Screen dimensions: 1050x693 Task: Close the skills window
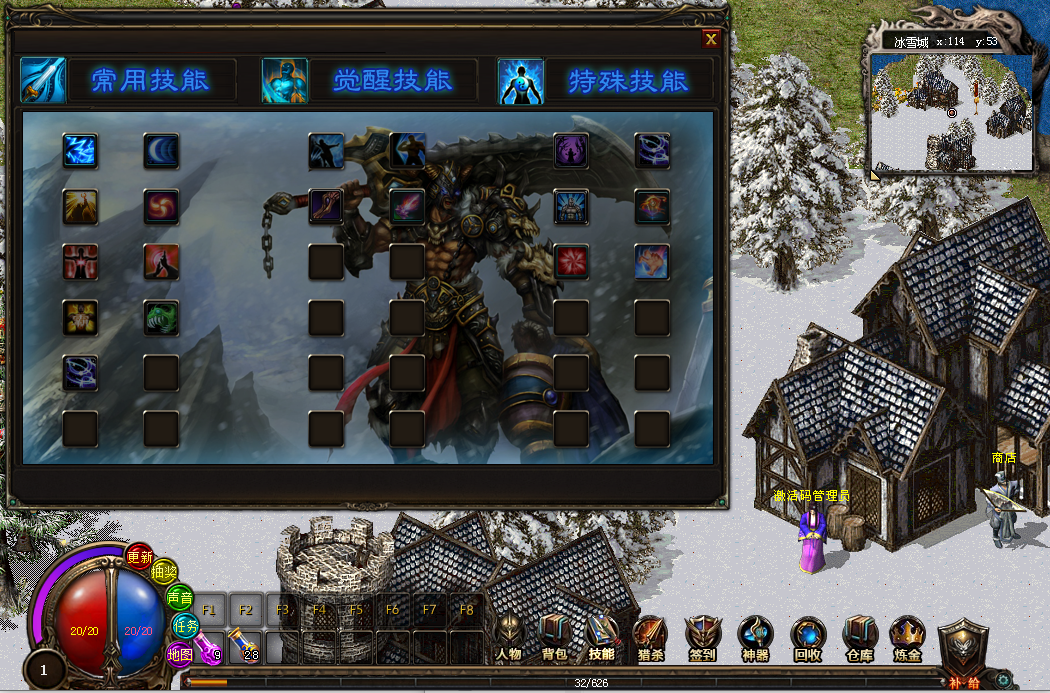tap(711, 40)
